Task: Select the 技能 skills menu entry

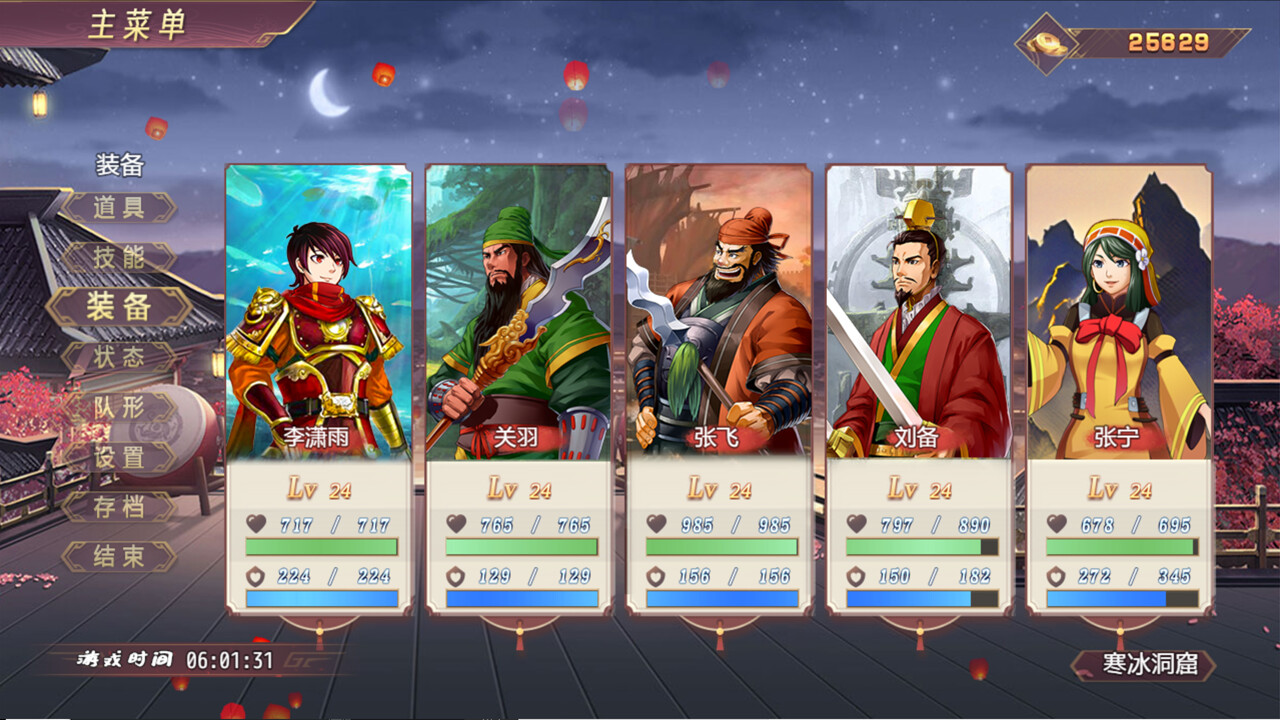Action: (120, 257)
